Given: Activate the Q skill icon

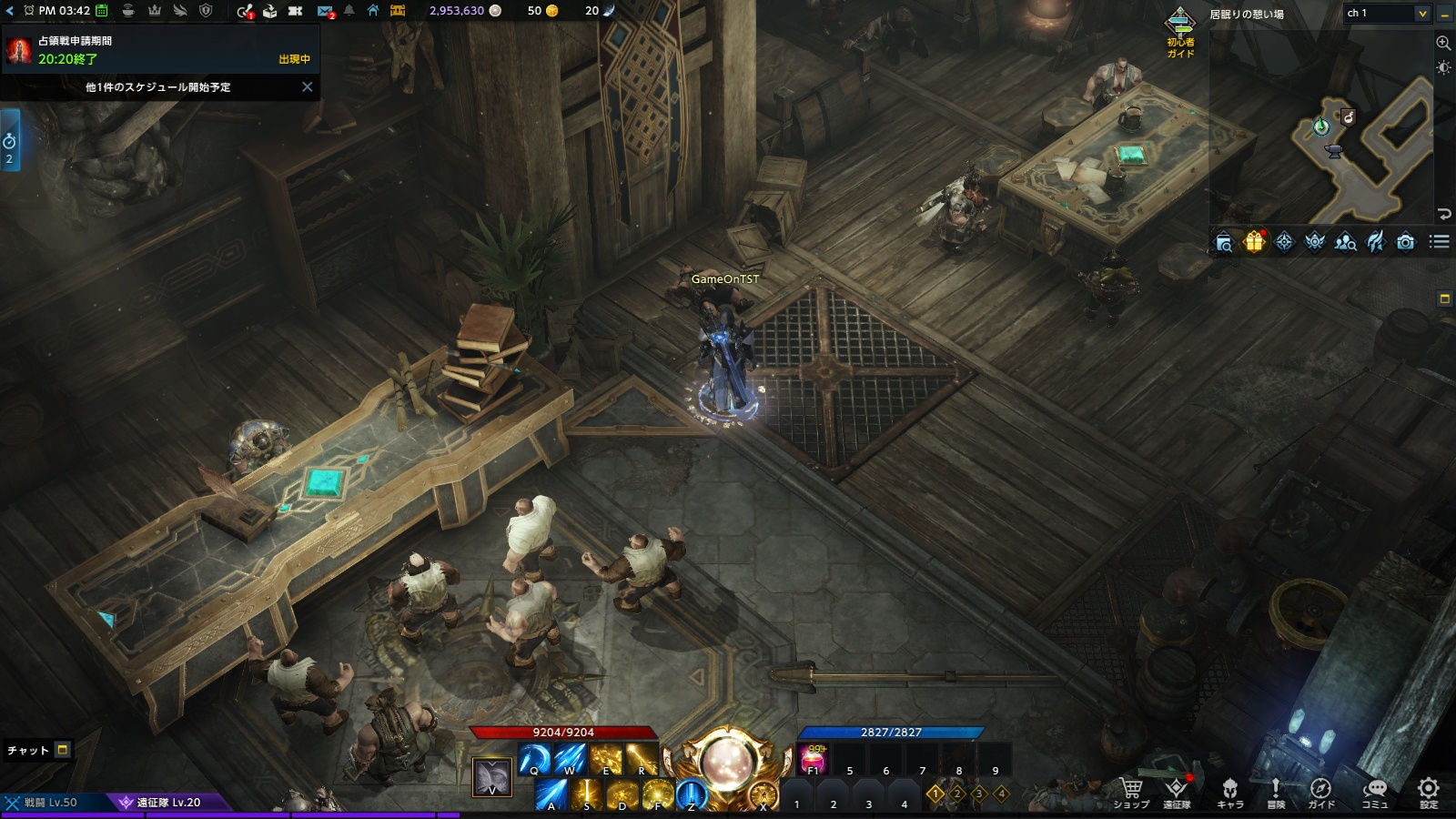Looking at the screenshot, I should pyautogui.click(x=534, y=759).
